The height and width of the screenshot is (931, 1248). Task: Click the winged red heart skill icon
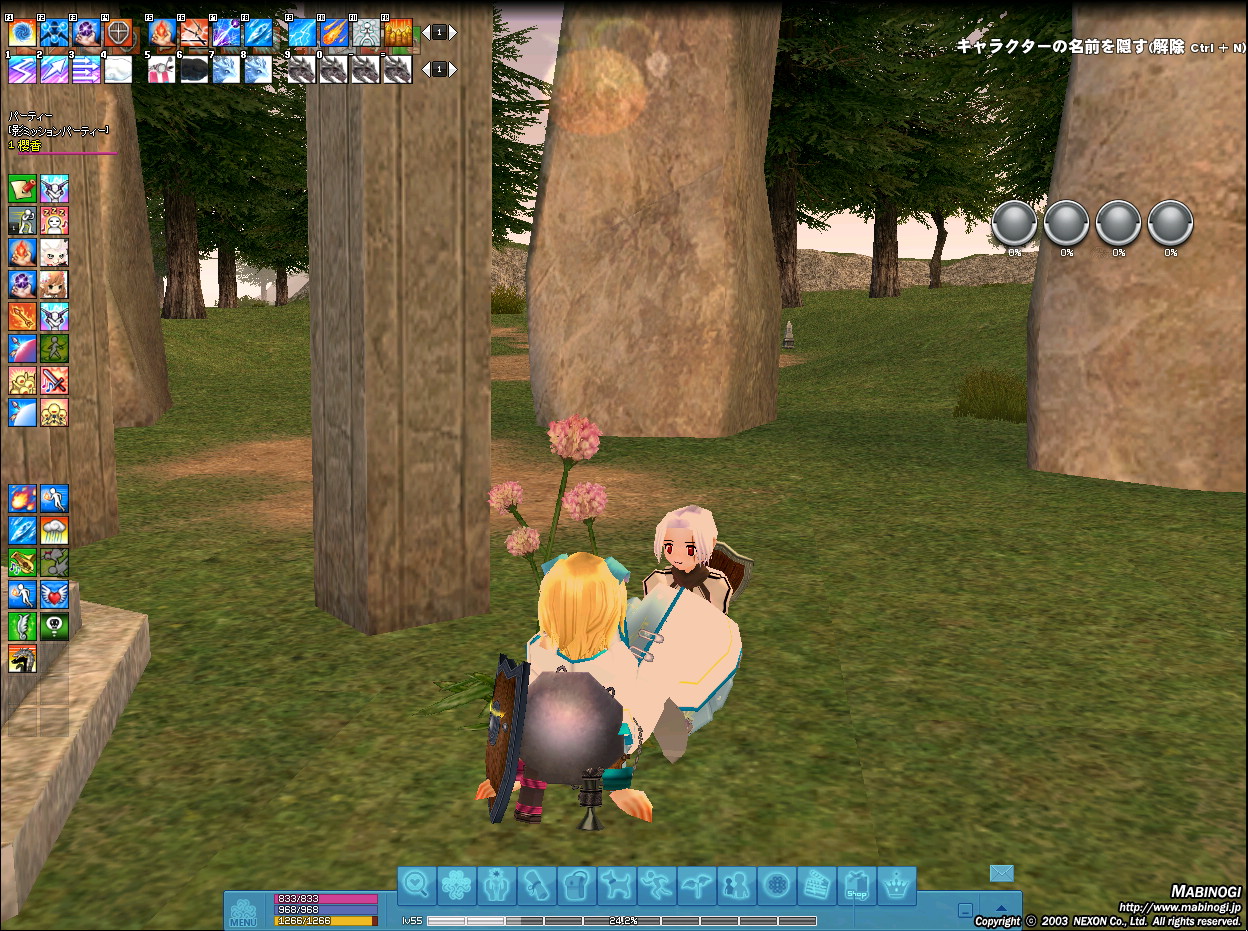[54, 594]
